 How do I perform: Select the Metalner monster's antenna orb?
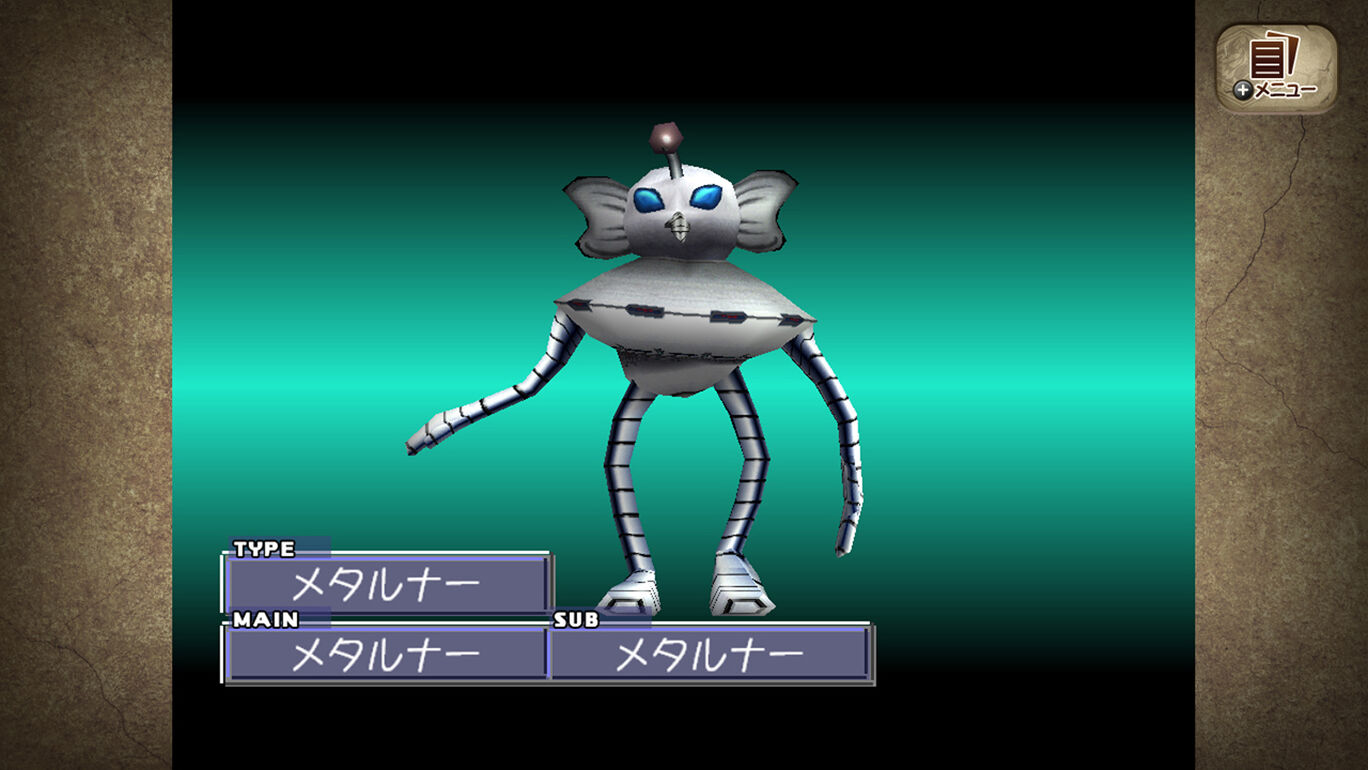665,136
